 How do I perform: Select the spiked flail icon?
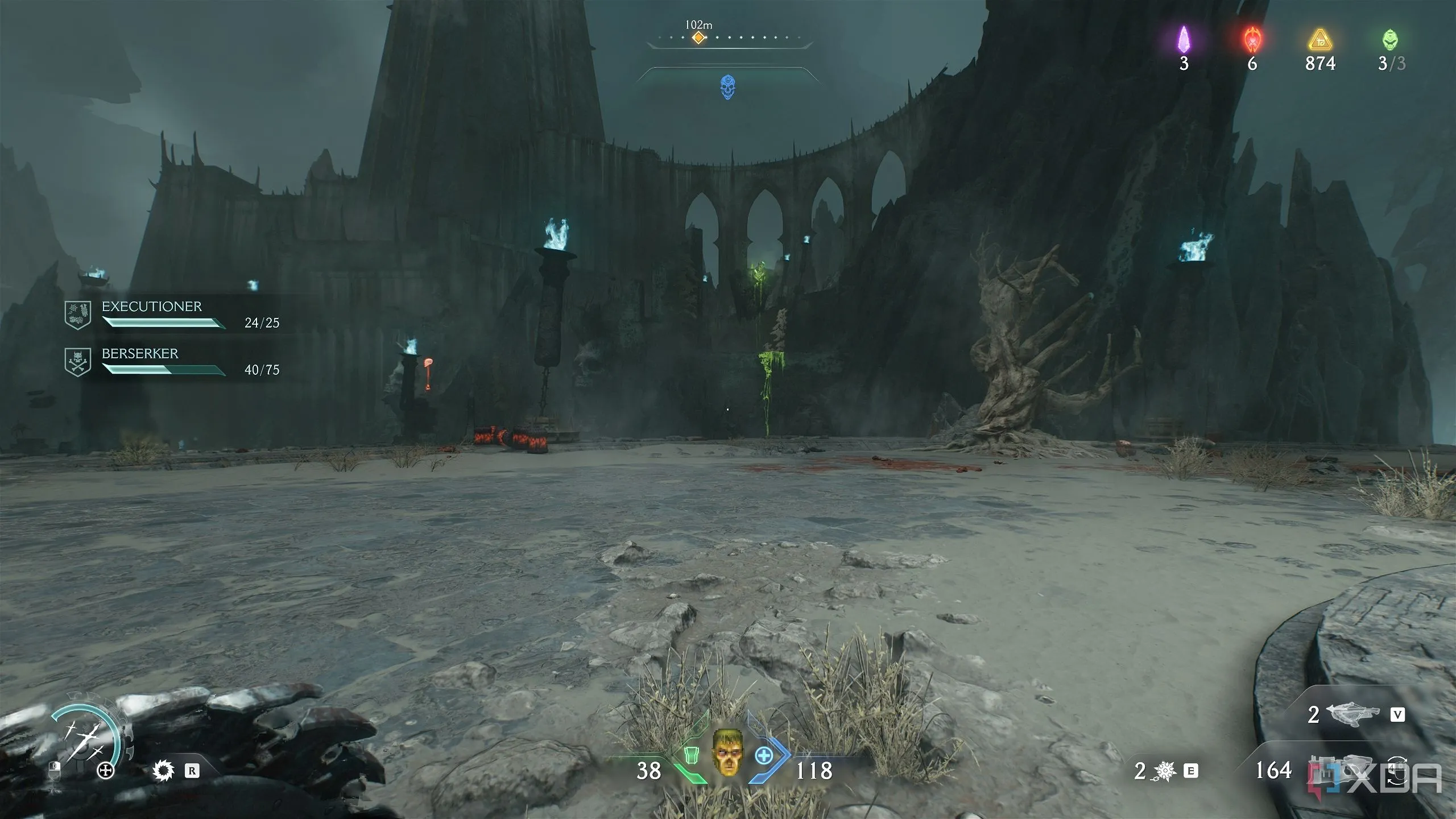tap(1164, 771)
